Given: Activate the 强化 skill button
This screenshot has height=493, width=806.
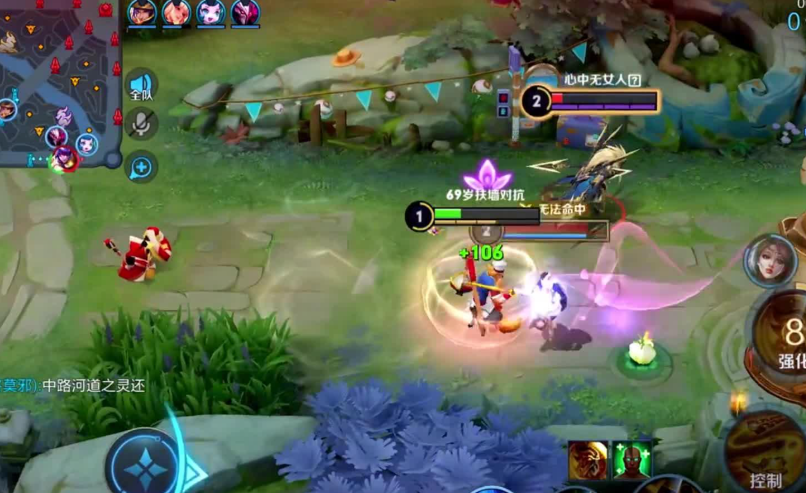Looking at the screenshot, I should click(x=785, y=340).
